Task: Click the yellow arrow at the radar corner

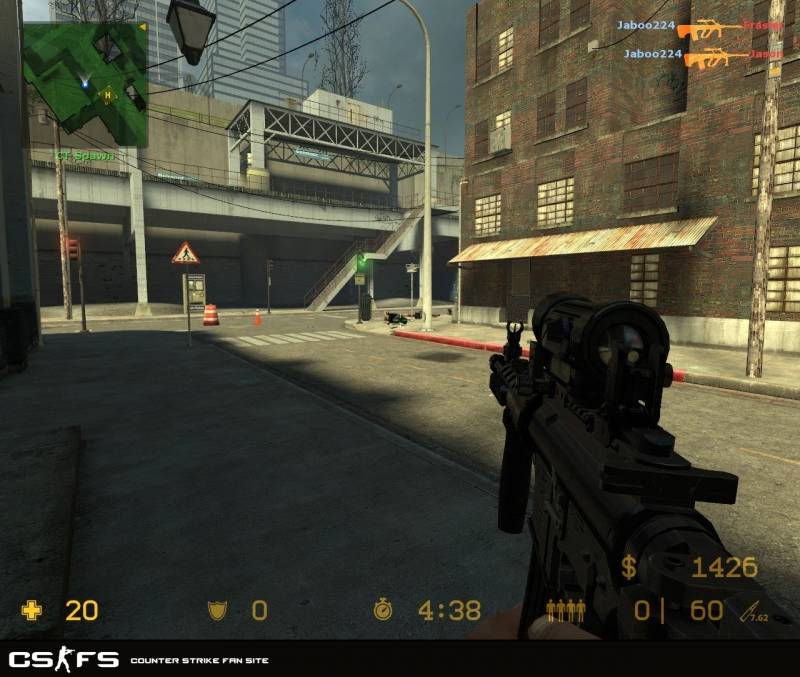Action: click(142, 27)
